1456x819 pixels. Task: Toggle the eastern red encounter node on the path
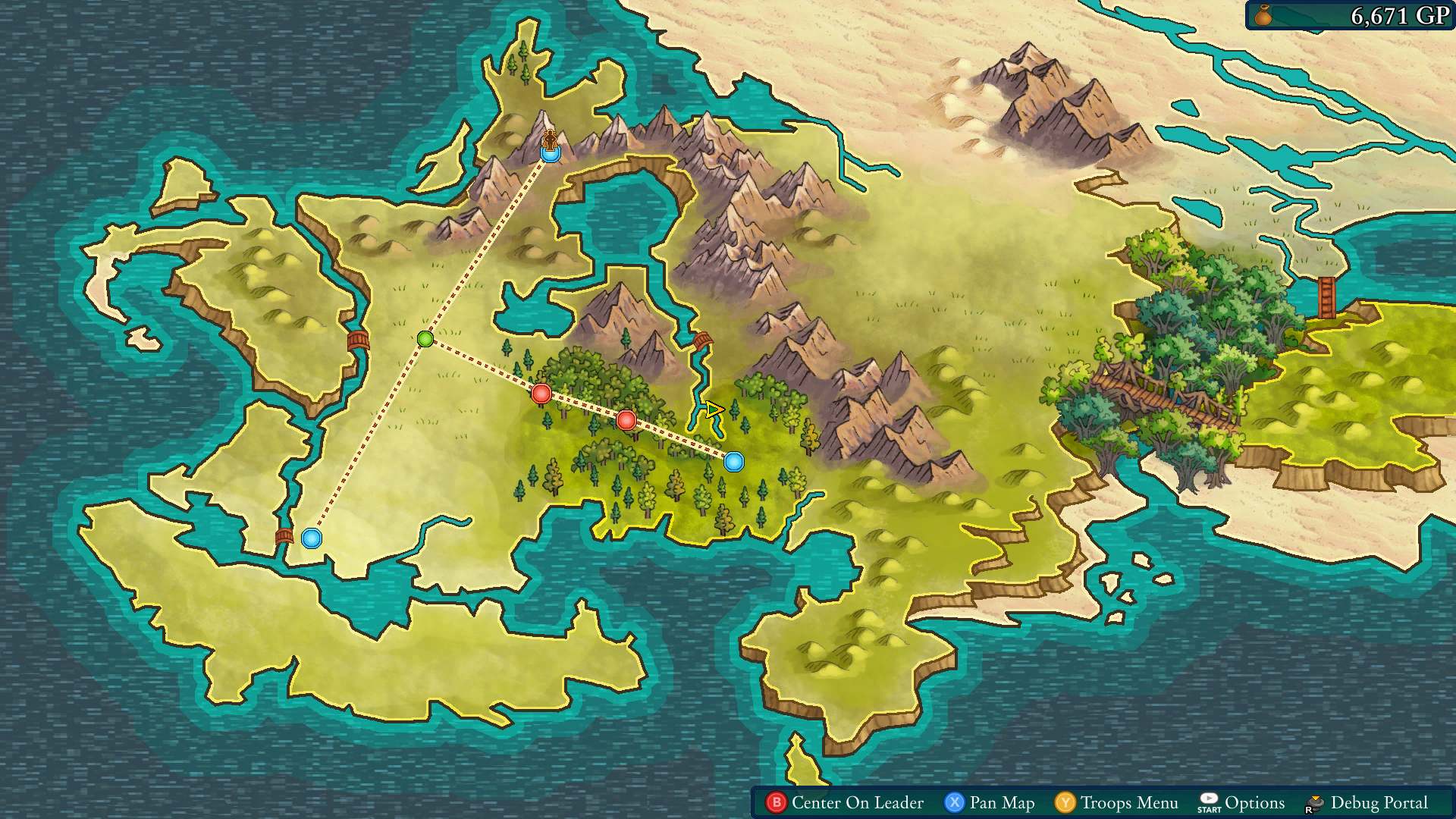(x=626, y=420)
